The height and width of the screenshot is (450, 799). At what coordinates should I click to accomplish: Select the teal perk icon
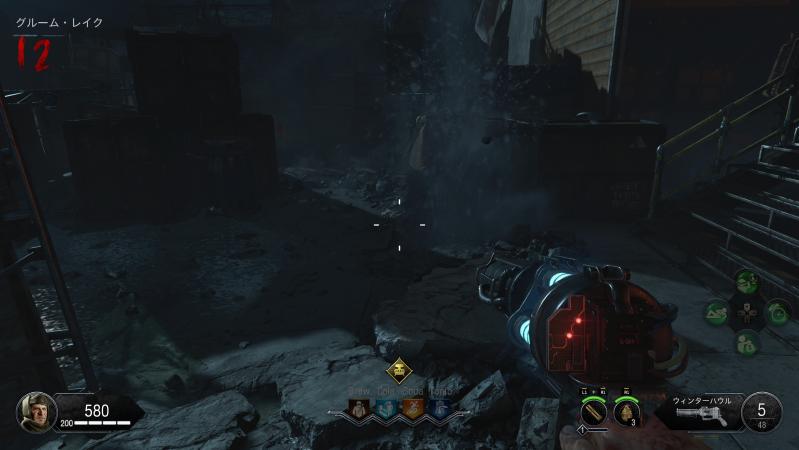[385, 408]
